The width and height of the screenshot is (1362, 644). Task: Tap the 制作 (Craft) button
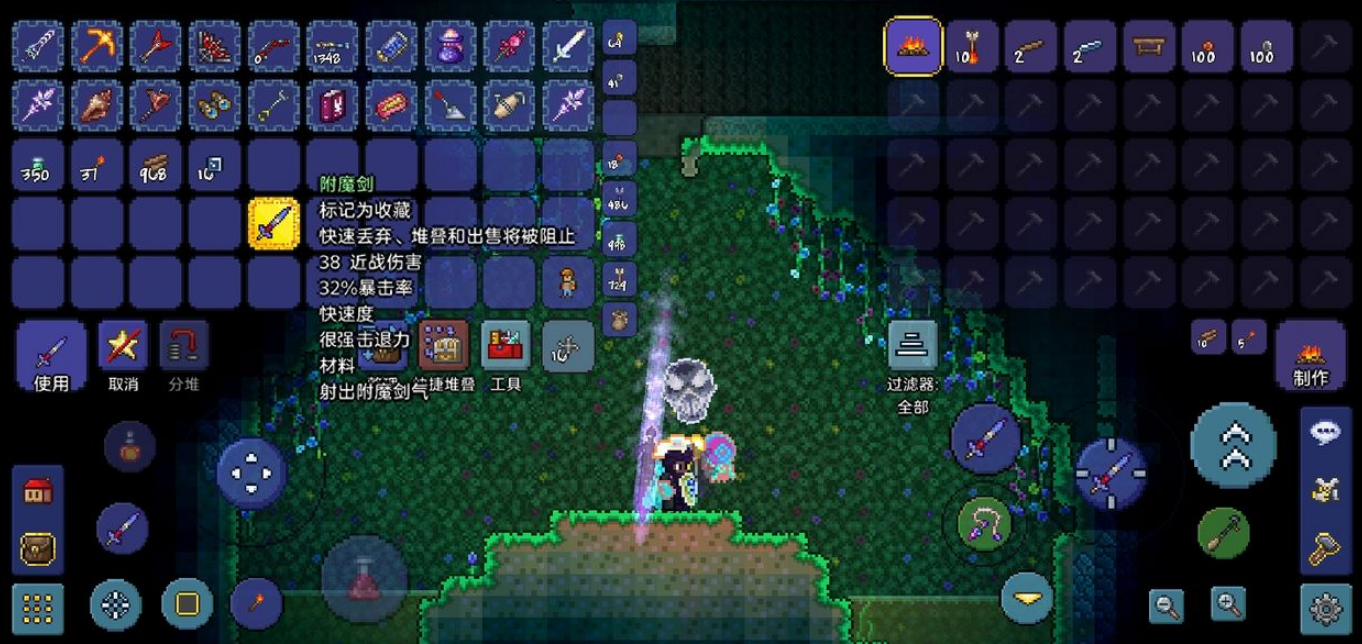point(1310,357)
